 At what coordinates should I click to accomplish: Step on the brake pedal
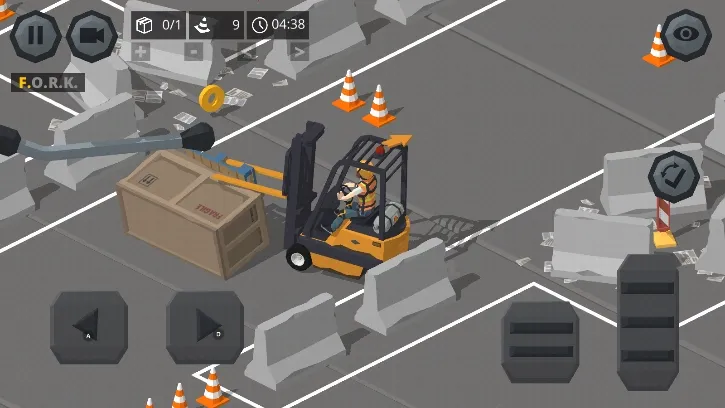point(540,340)
